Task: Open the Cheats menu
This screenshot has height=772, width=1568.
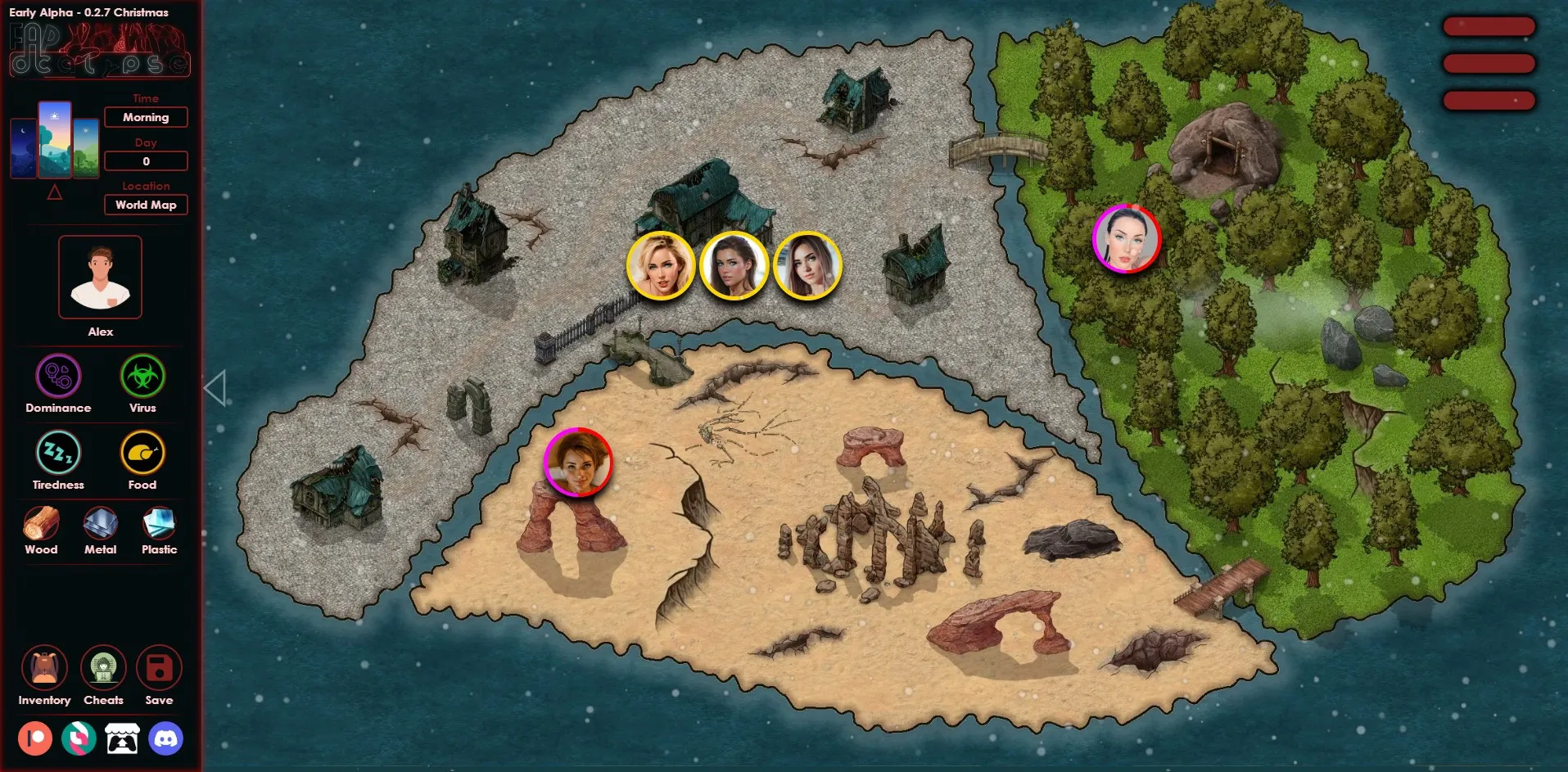Action: (x=103, y=668)
